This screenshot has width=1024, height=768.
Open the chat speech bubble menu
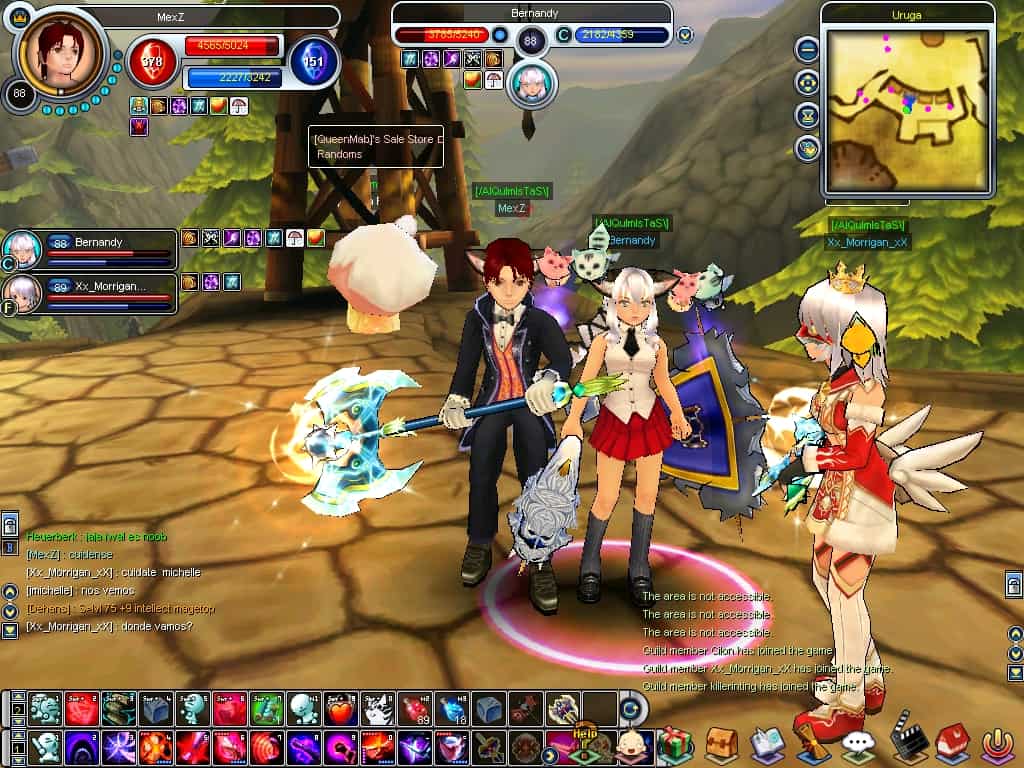[x=858, y=745]
